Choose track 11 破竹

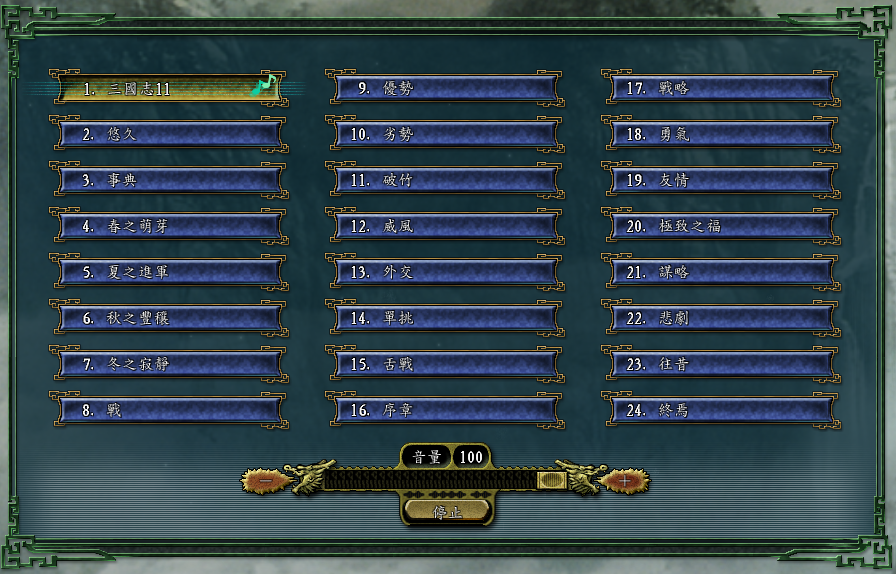click(444, 180)
